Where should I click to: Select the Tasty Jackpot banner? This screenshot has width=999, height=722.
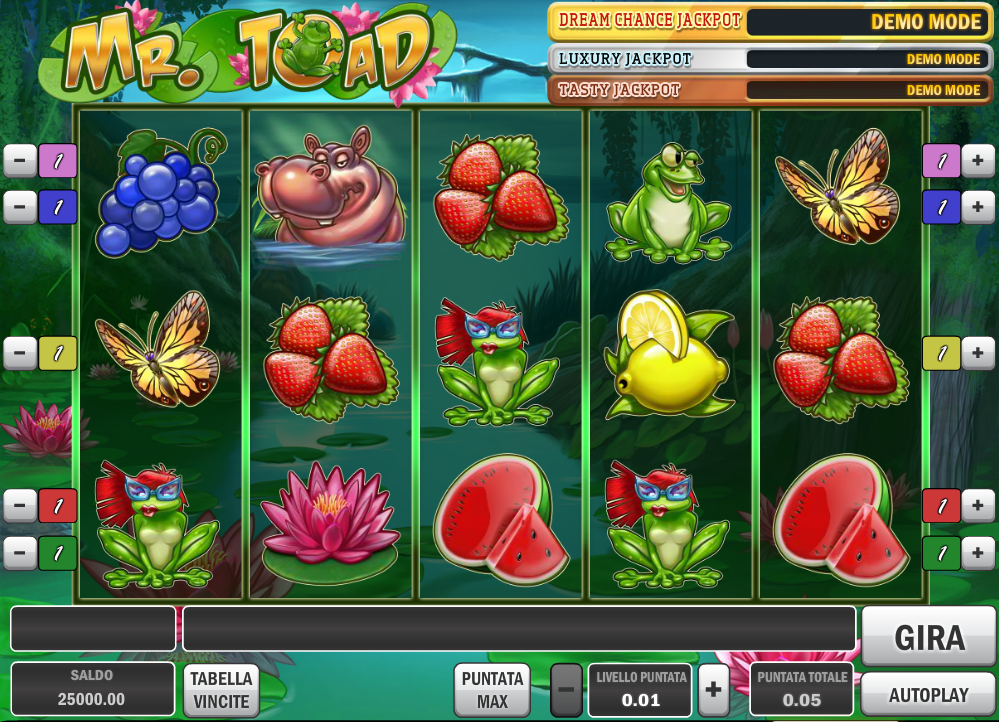click(x=768, y=90)
